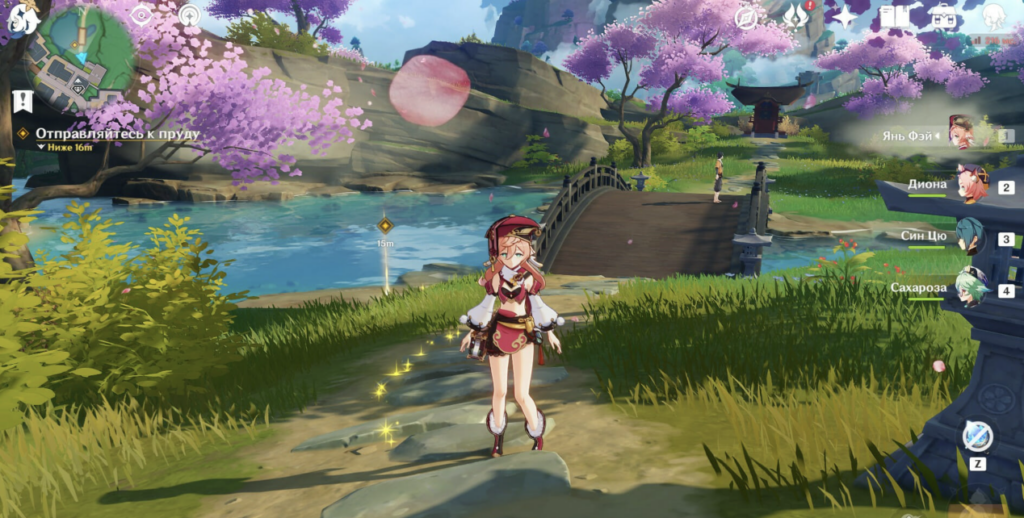This screenshot has height=518, width=1024.
Task: Open the four-pointed star wish icon
Action: [x=845, y=17]
